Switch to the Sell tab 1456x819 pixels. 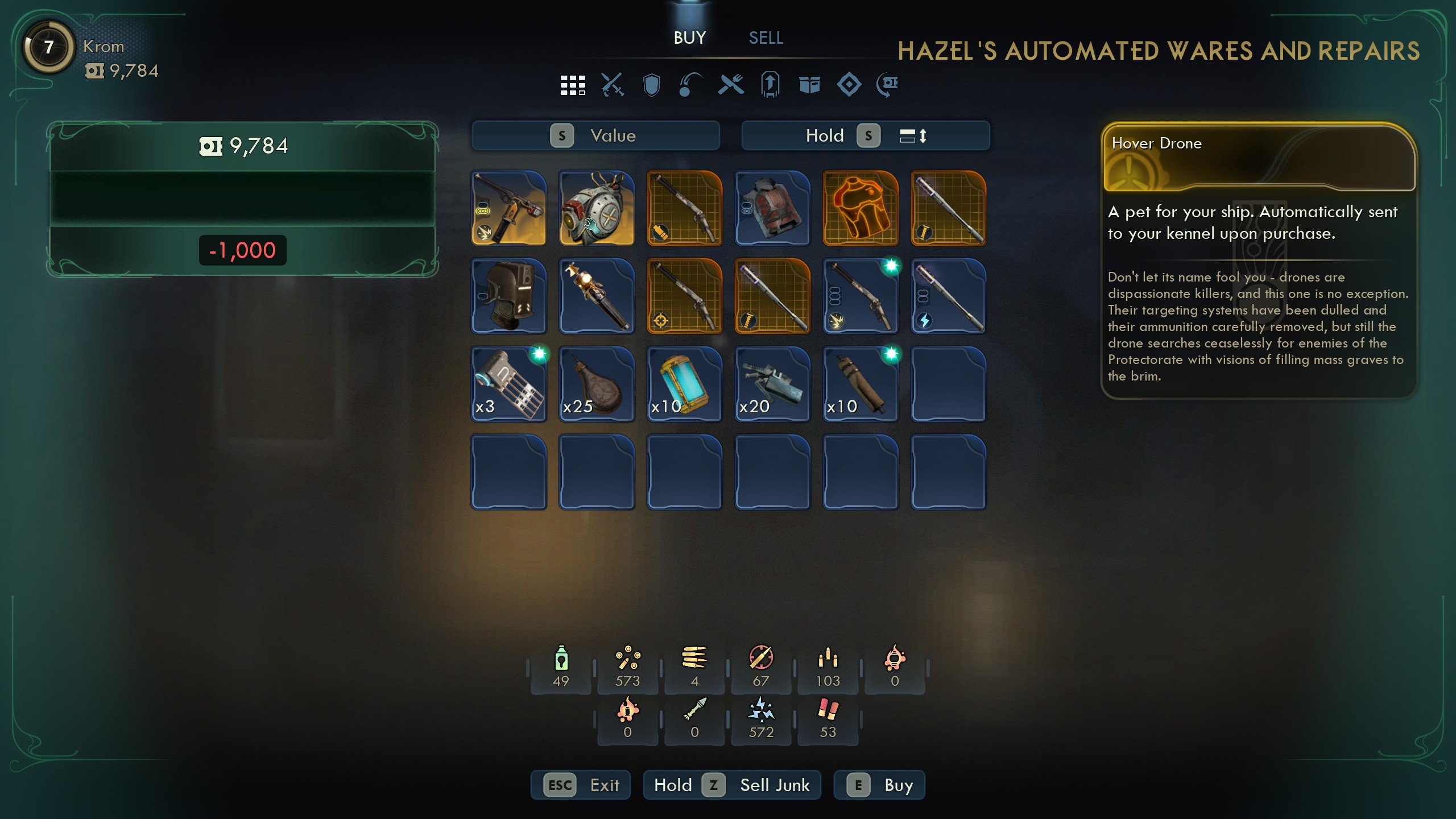pyautogui.click(x=766, y=38)
